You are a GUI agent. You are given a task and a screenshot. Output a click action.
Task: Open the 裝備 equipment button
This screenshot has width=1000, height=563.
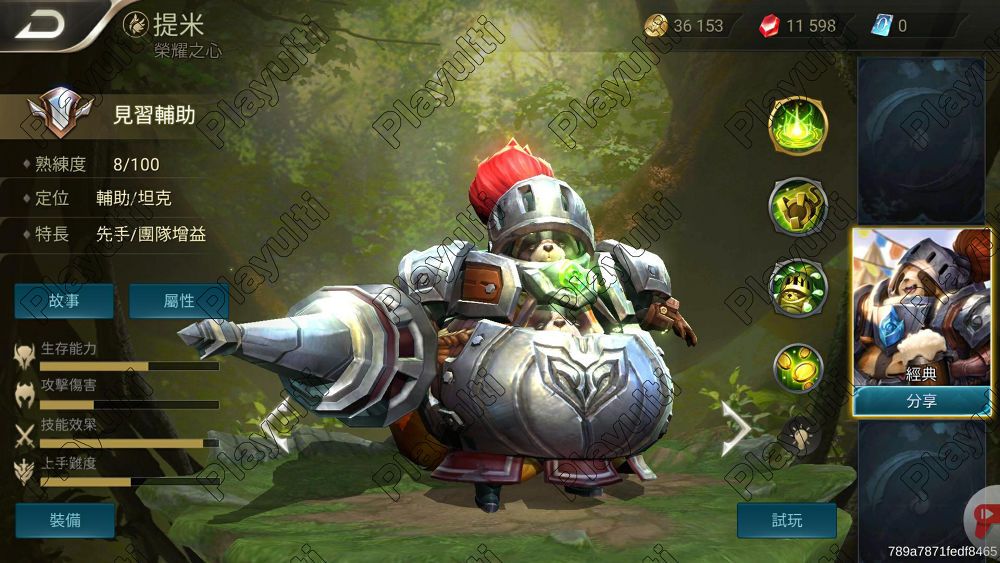(x=65, y=520)
